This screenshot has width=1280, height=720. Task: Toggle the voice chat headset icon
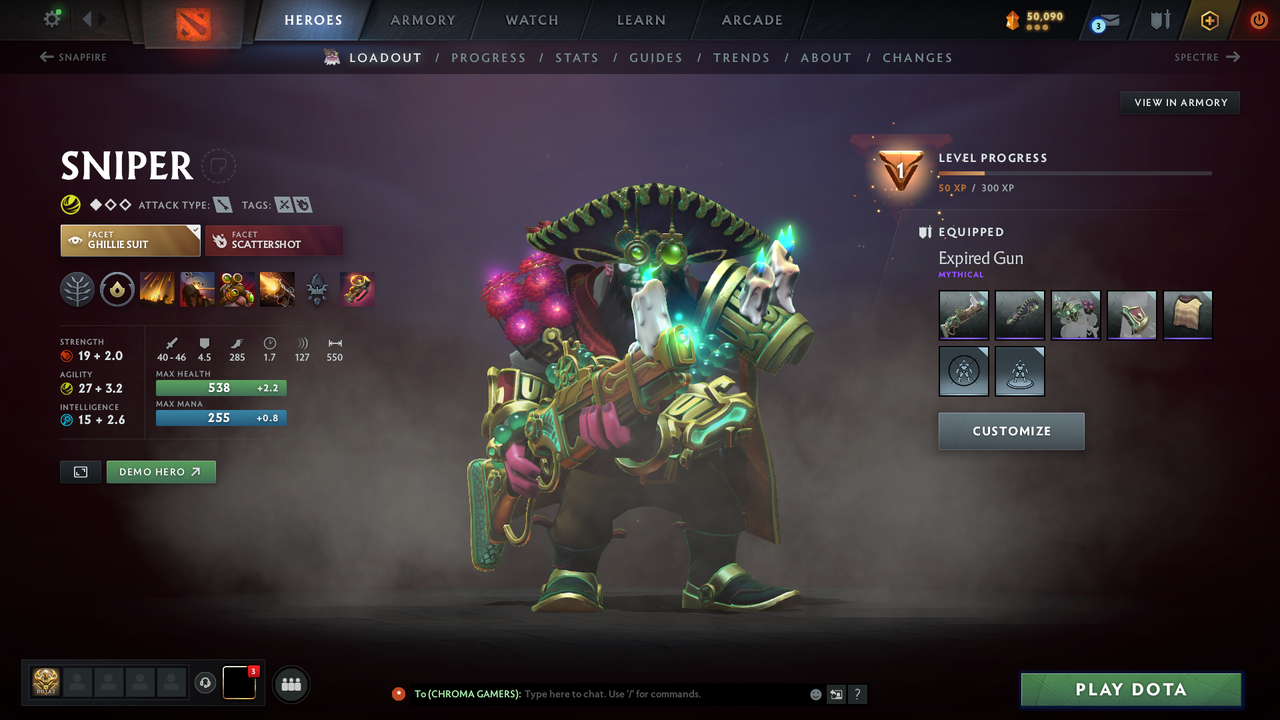coord(207,682)
